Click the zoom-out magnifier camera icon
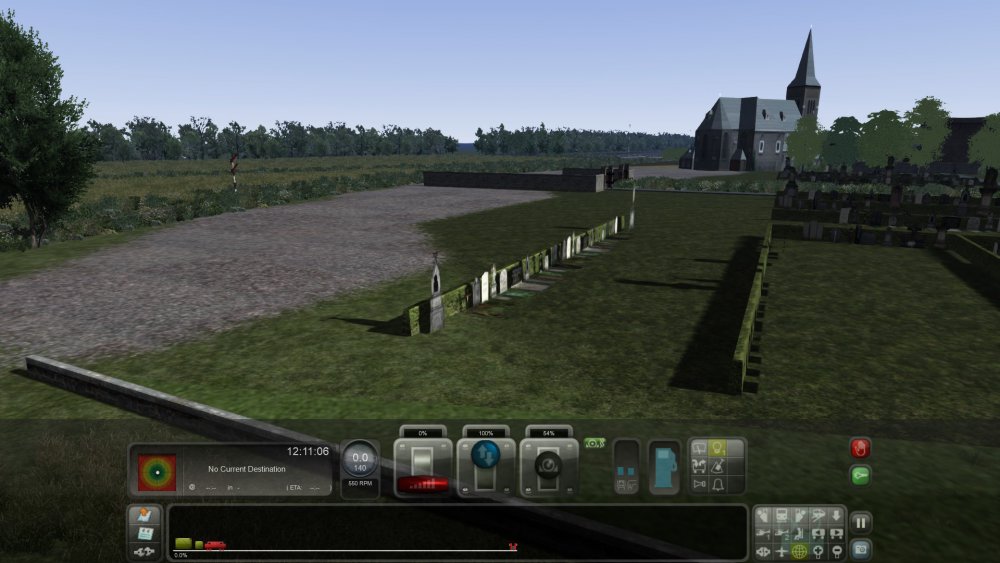This screenshot has width=1000, height=563. point(835,551)
